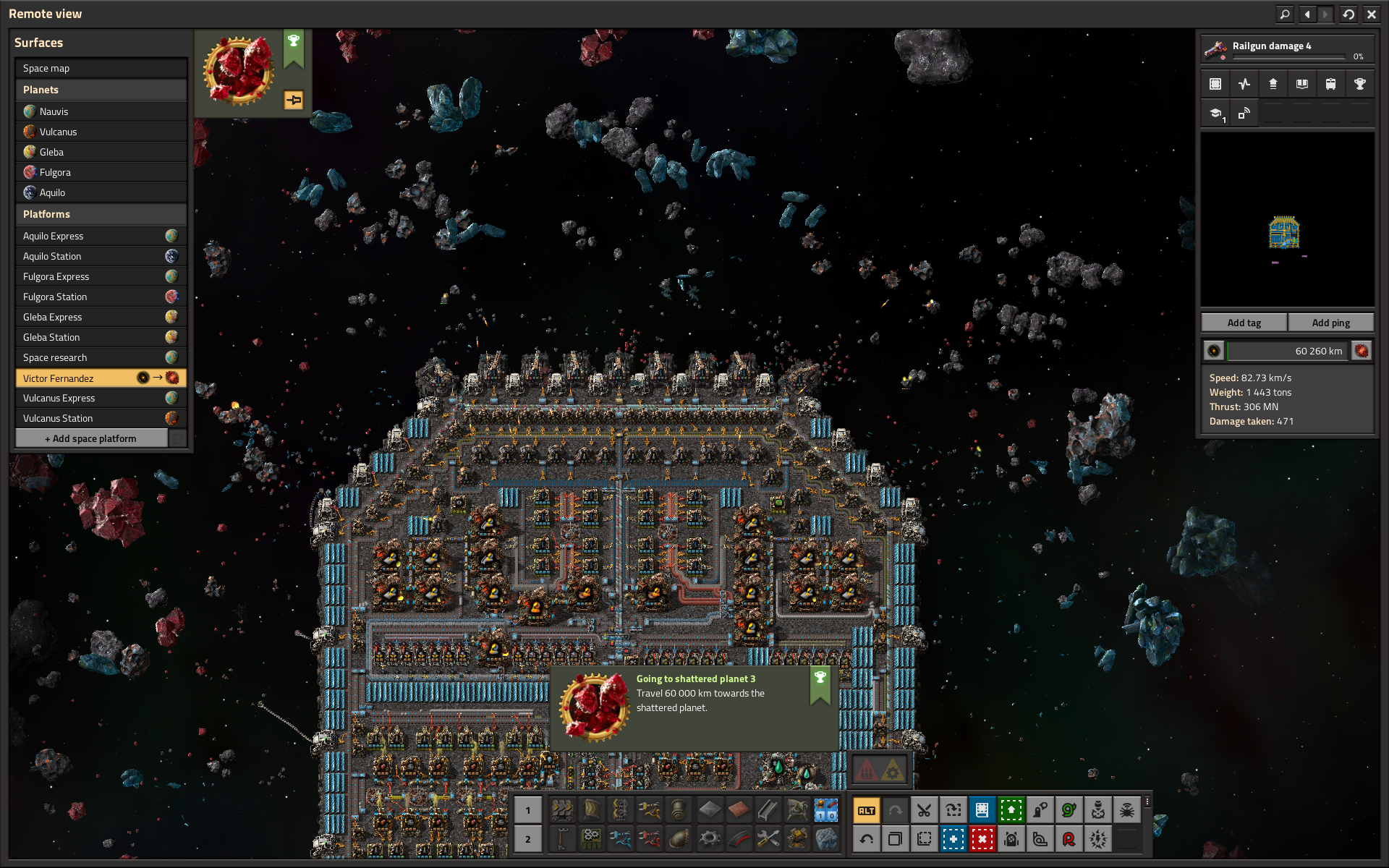Click the Add space platform button

pos(91,438)
